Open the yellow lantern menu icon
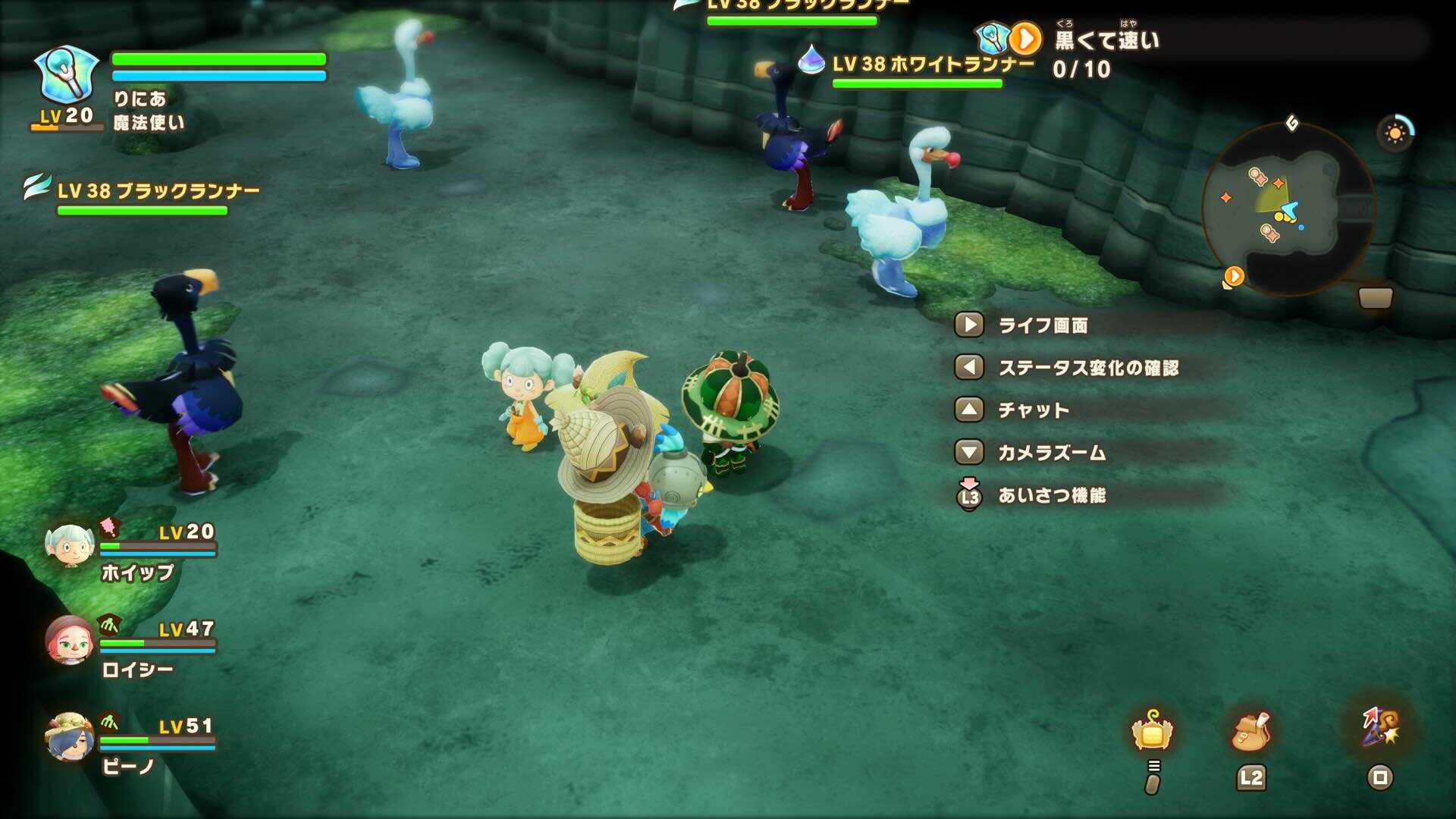 [x=1152, y=732]
